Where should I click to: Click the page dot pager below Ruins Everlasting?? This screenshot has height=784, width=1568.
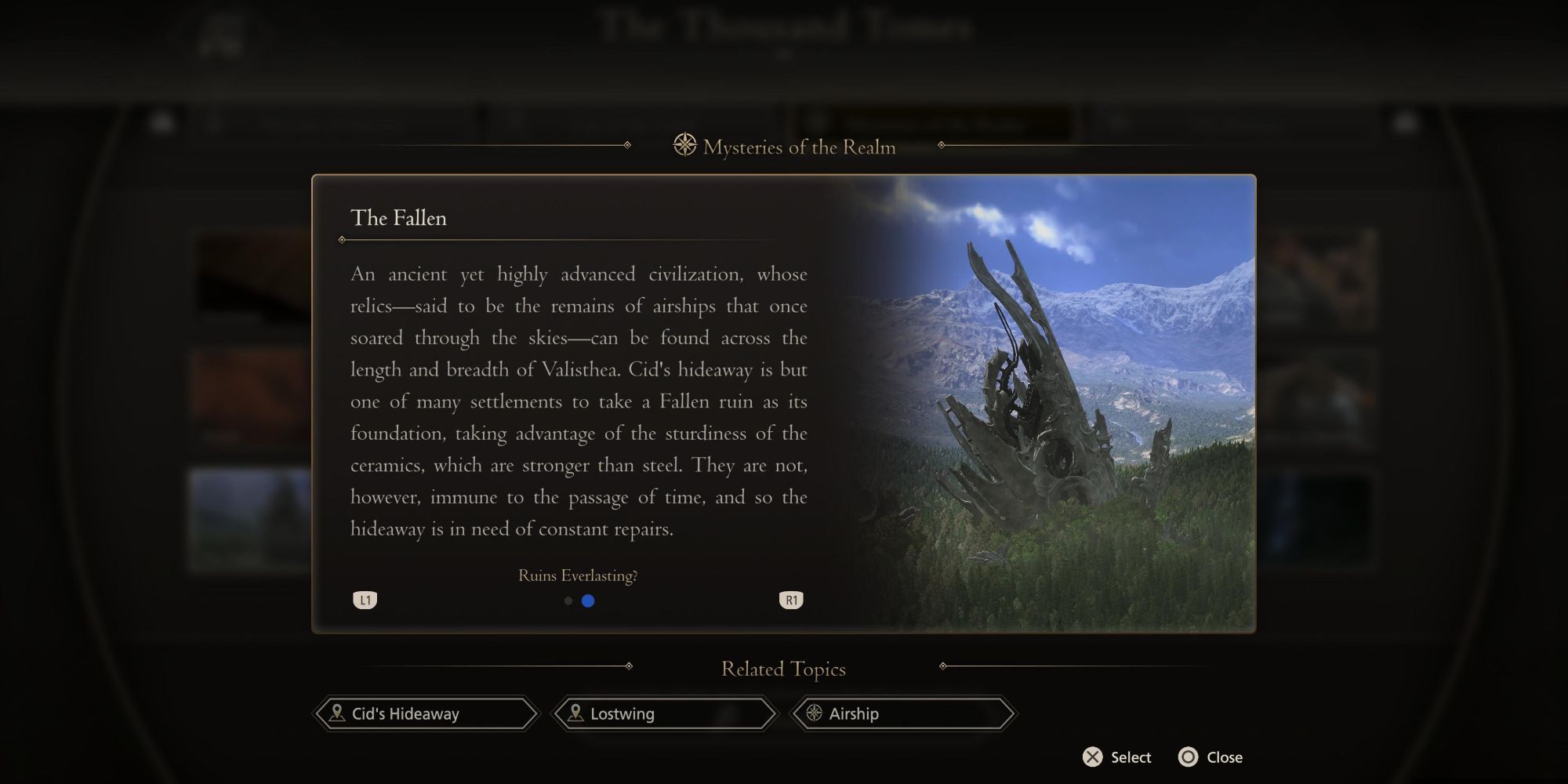pos(578,601)
